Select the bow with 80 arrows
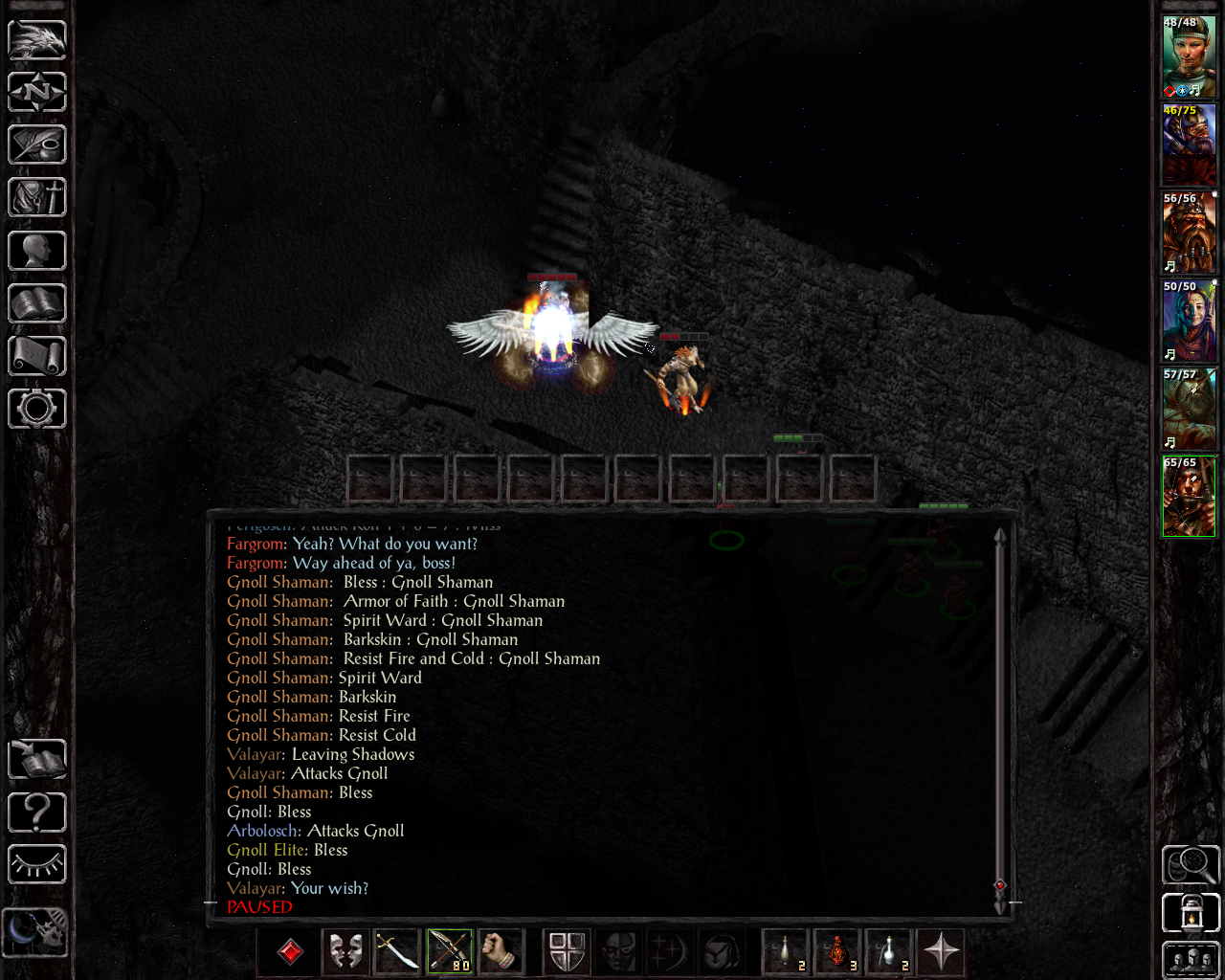 click(449, 952)
